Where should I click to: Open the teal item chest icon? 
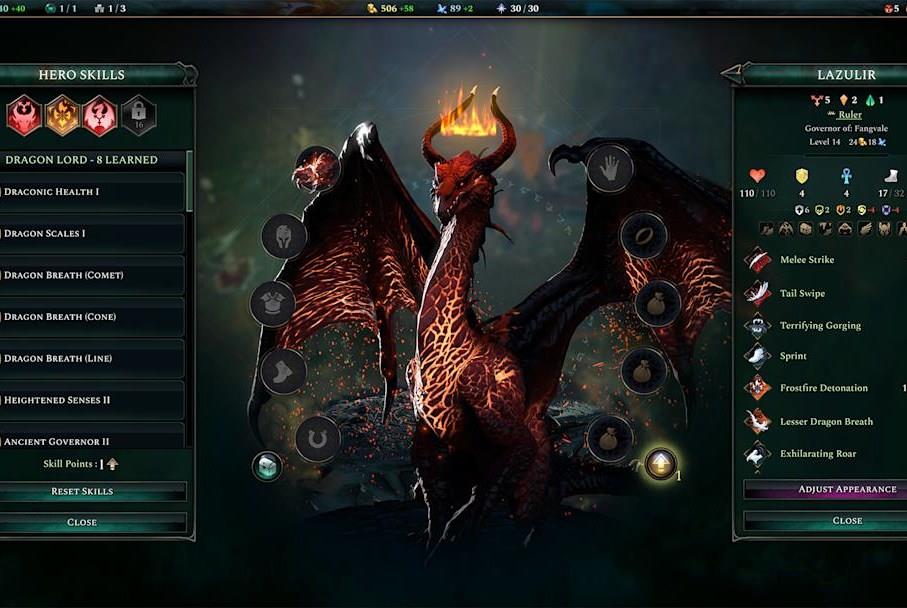coord(267,466)
